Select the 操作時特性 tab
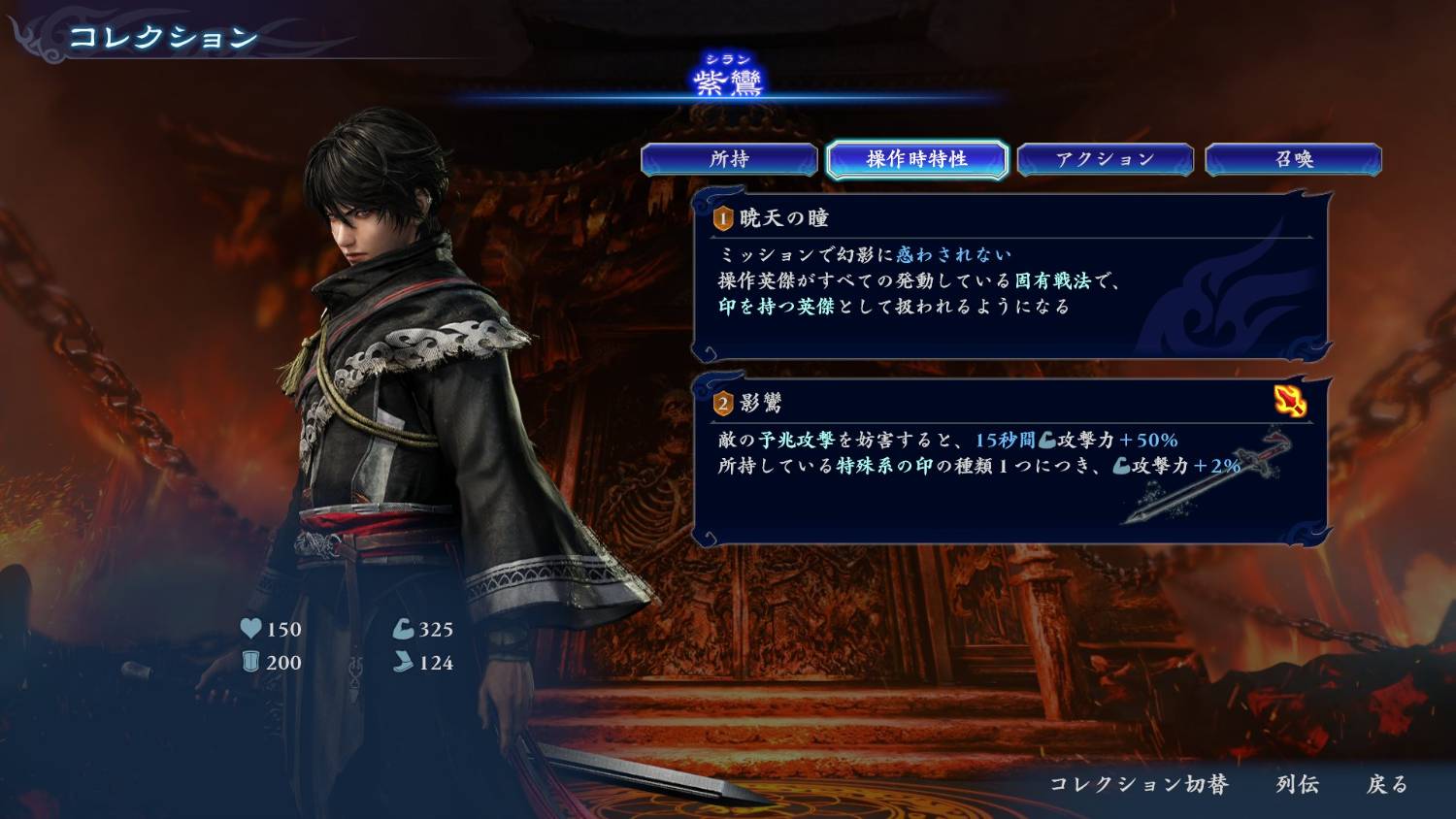The height and width of the screenshot is (819, 1456). click(x=916, y=159)
